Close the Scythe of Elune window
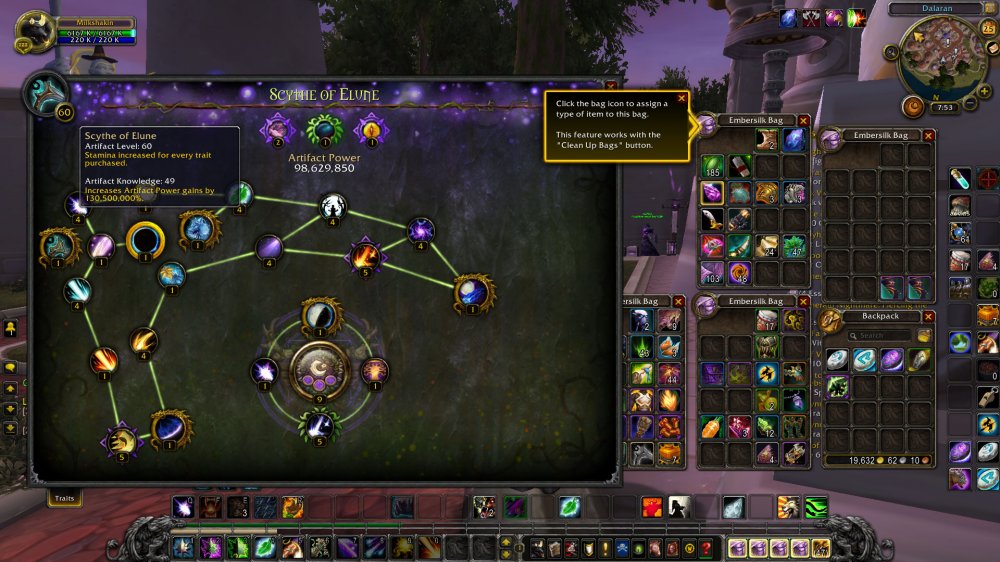Viewport: 1000px width, 562px height. (x=610, y=88)
